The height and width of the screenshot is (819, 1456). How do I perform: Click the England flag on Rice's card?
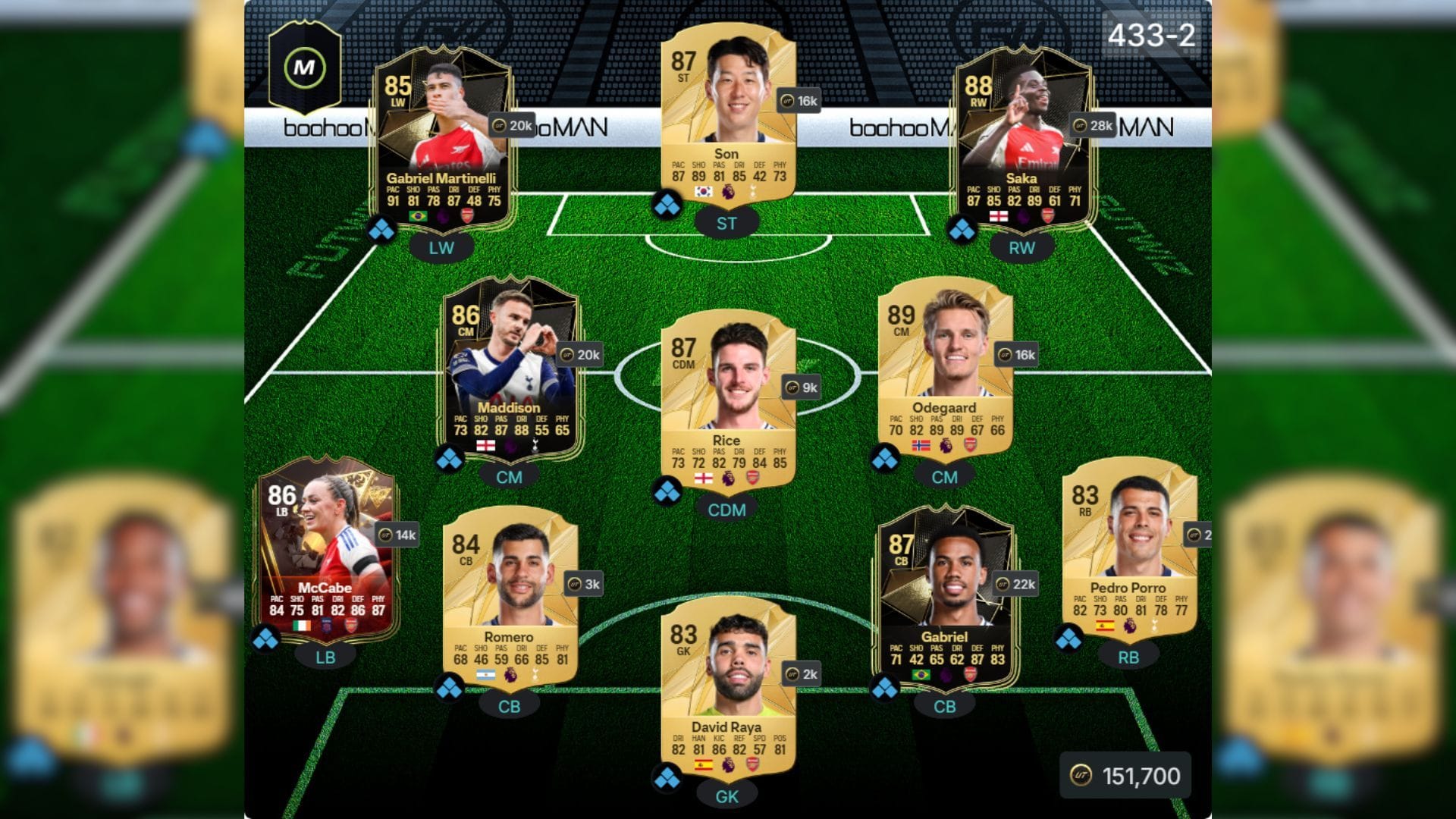[702, 479]
